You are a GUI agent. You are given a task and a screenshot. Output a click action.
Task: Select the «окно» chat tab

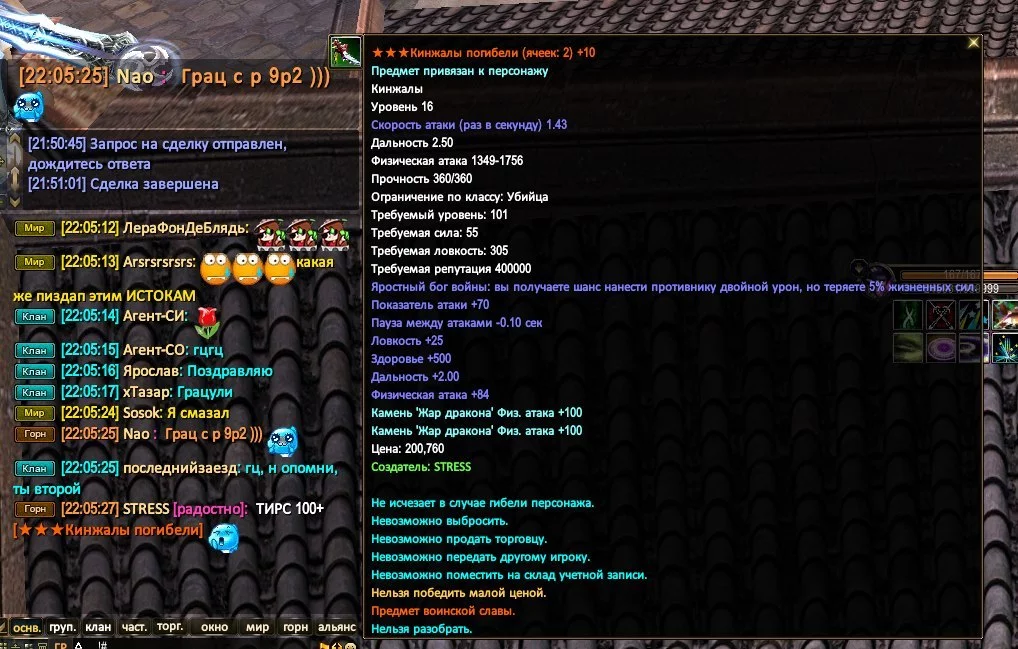pos(214,628)
